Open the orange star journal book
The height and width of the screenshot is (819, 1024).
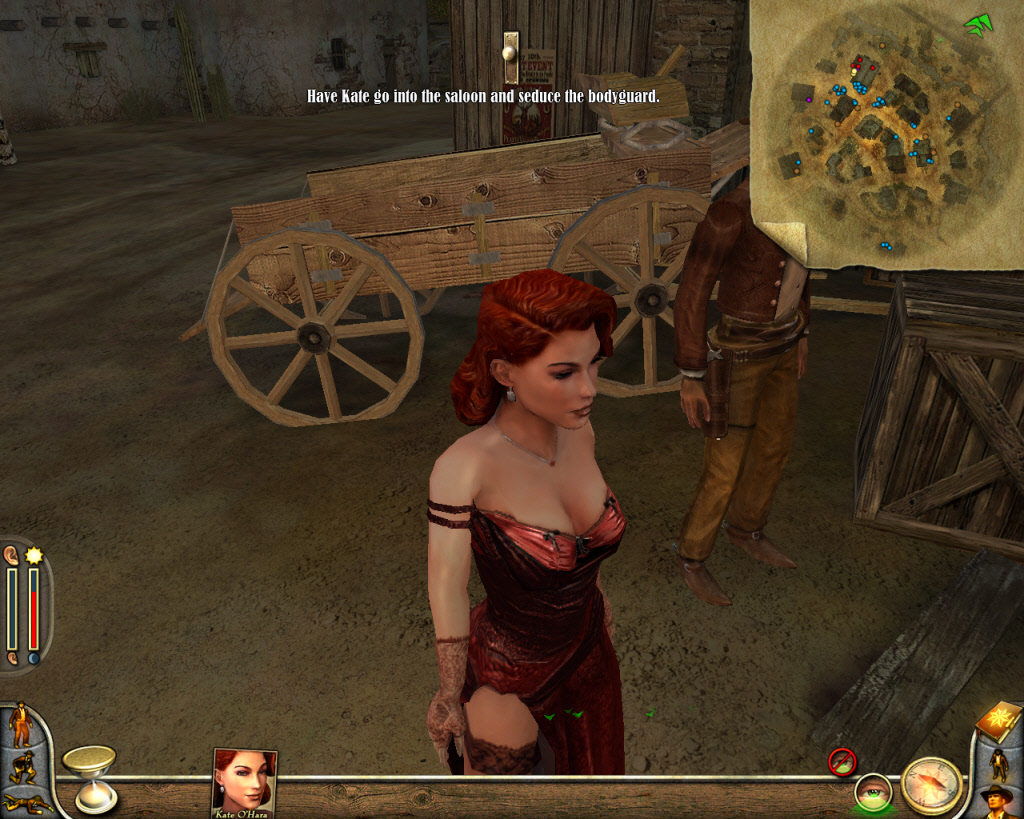click(998, 721)
